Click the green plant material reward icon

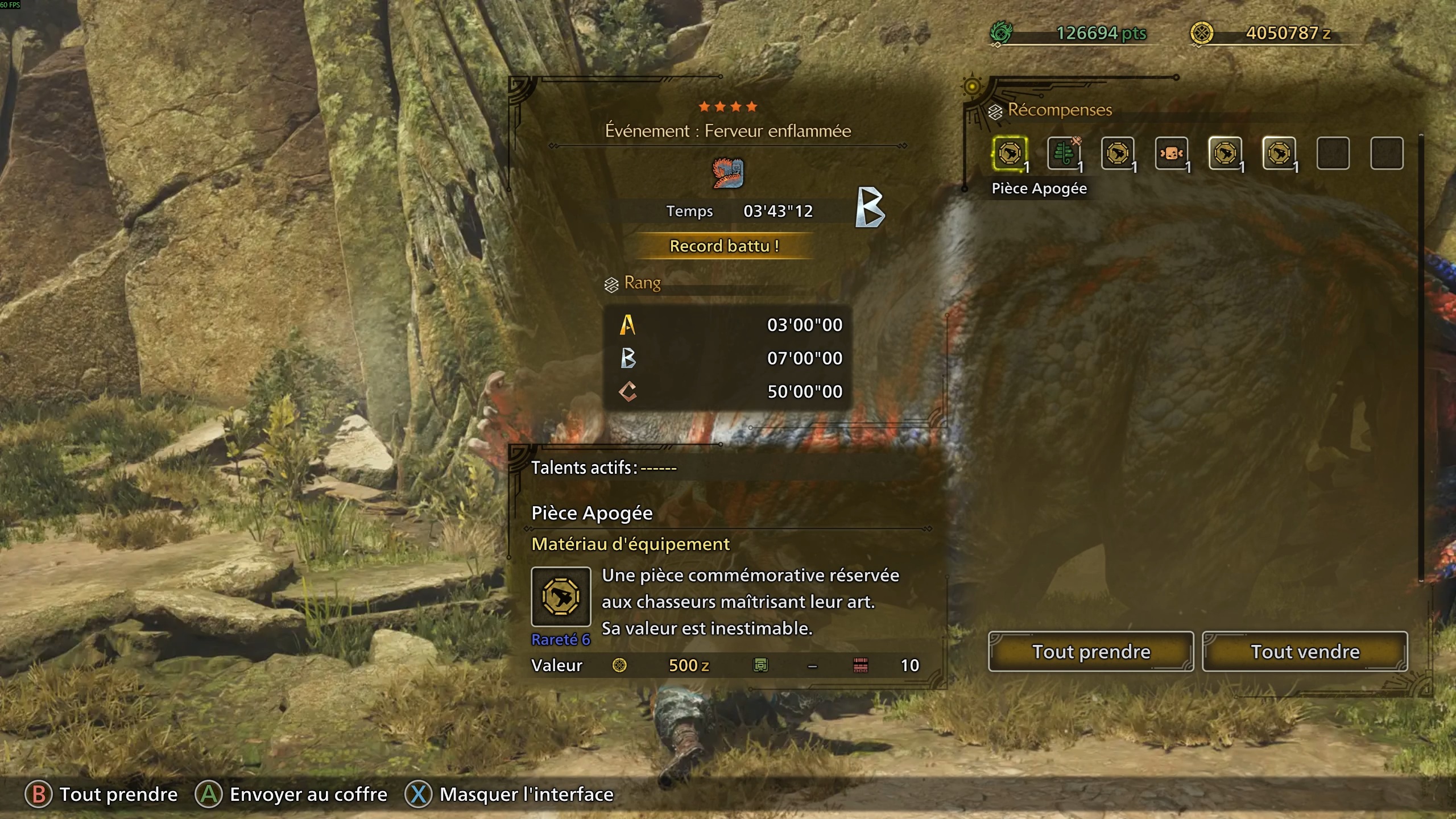(1064, 152)
